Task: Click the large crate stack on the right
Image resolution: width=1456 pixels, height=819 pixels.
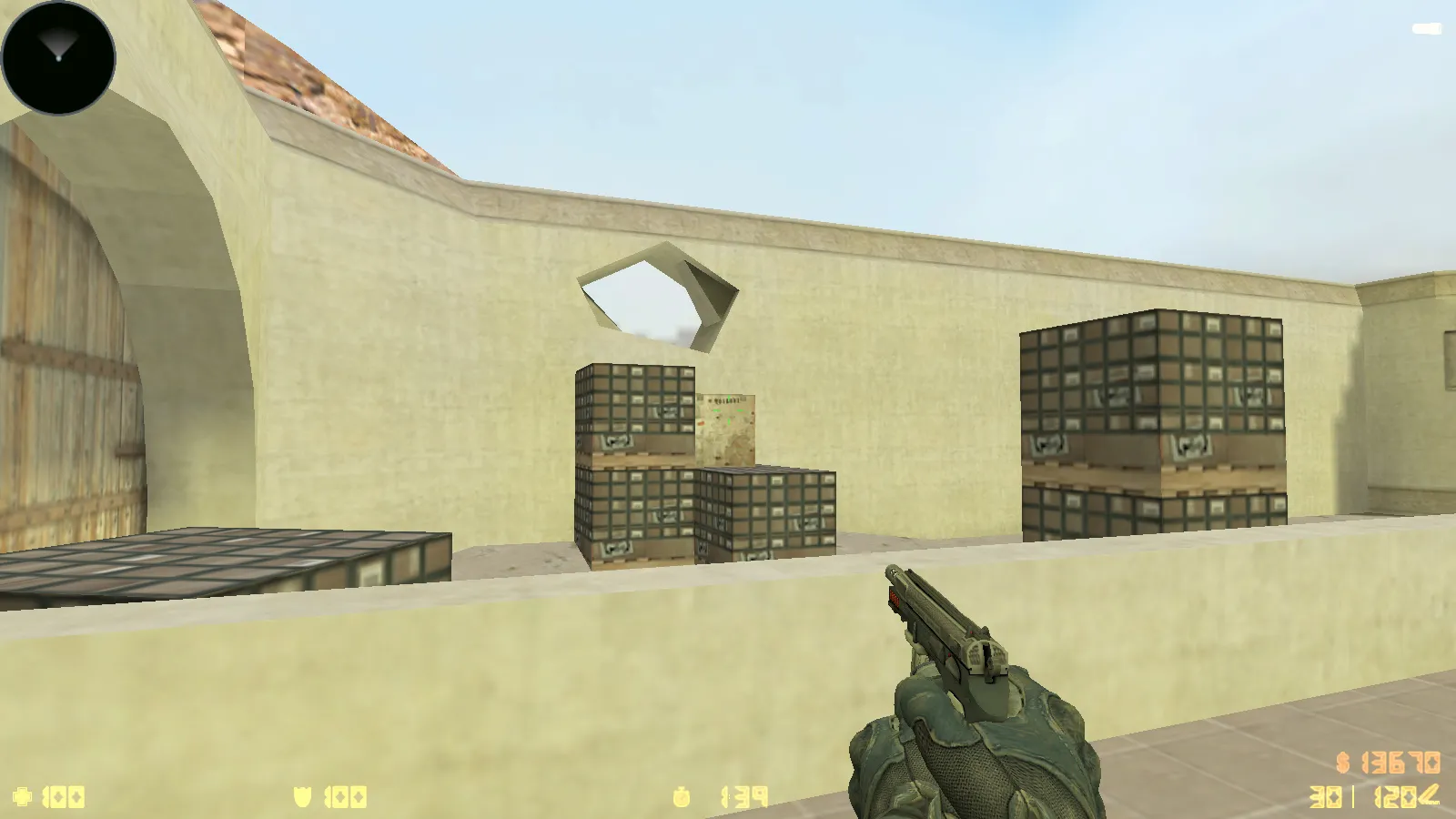Action: point(1156,419)
